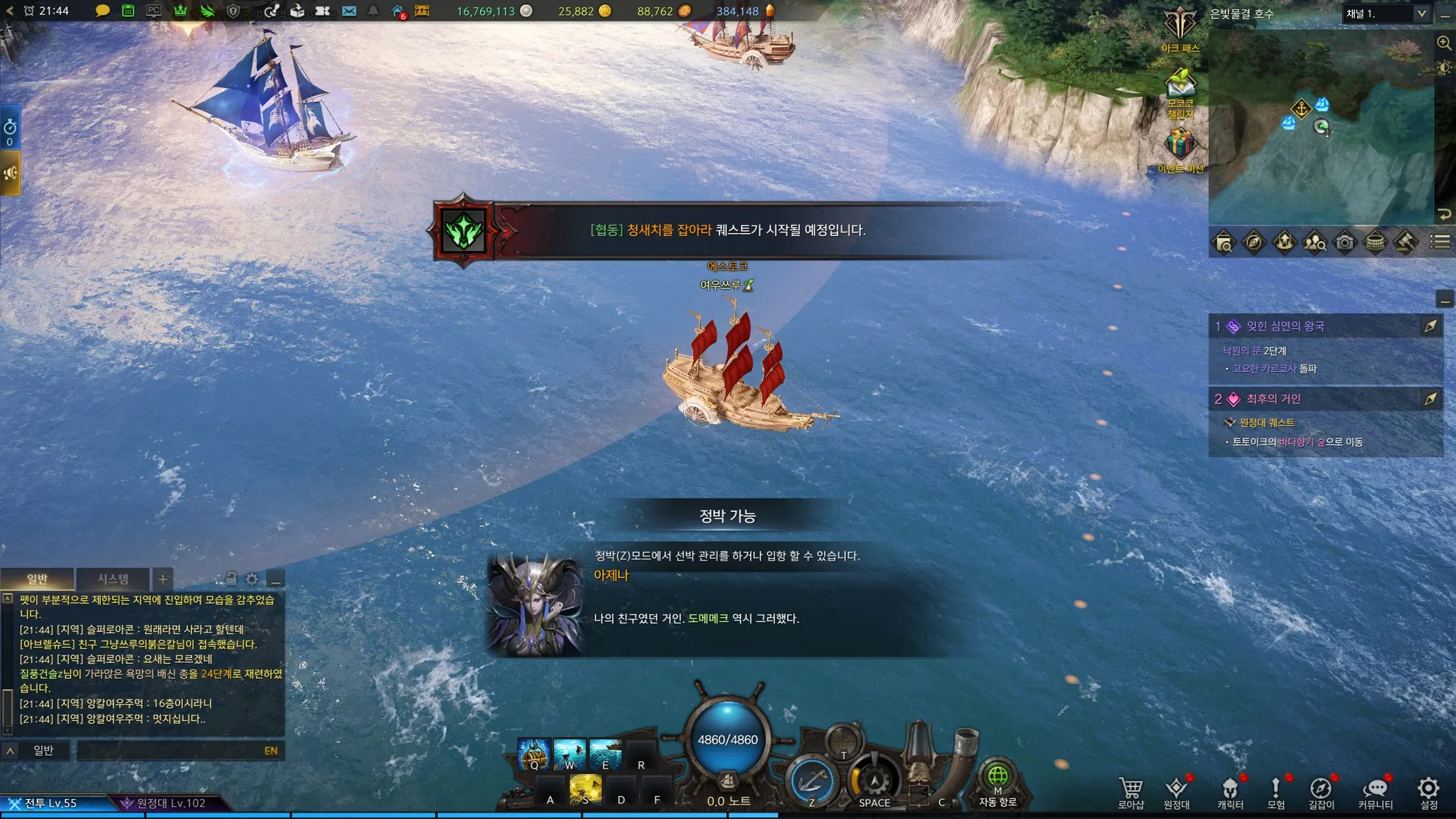This screenshot has width=1456, height=819.
Task: Open the 설정 settings gear
Action: pos(1428,791)
